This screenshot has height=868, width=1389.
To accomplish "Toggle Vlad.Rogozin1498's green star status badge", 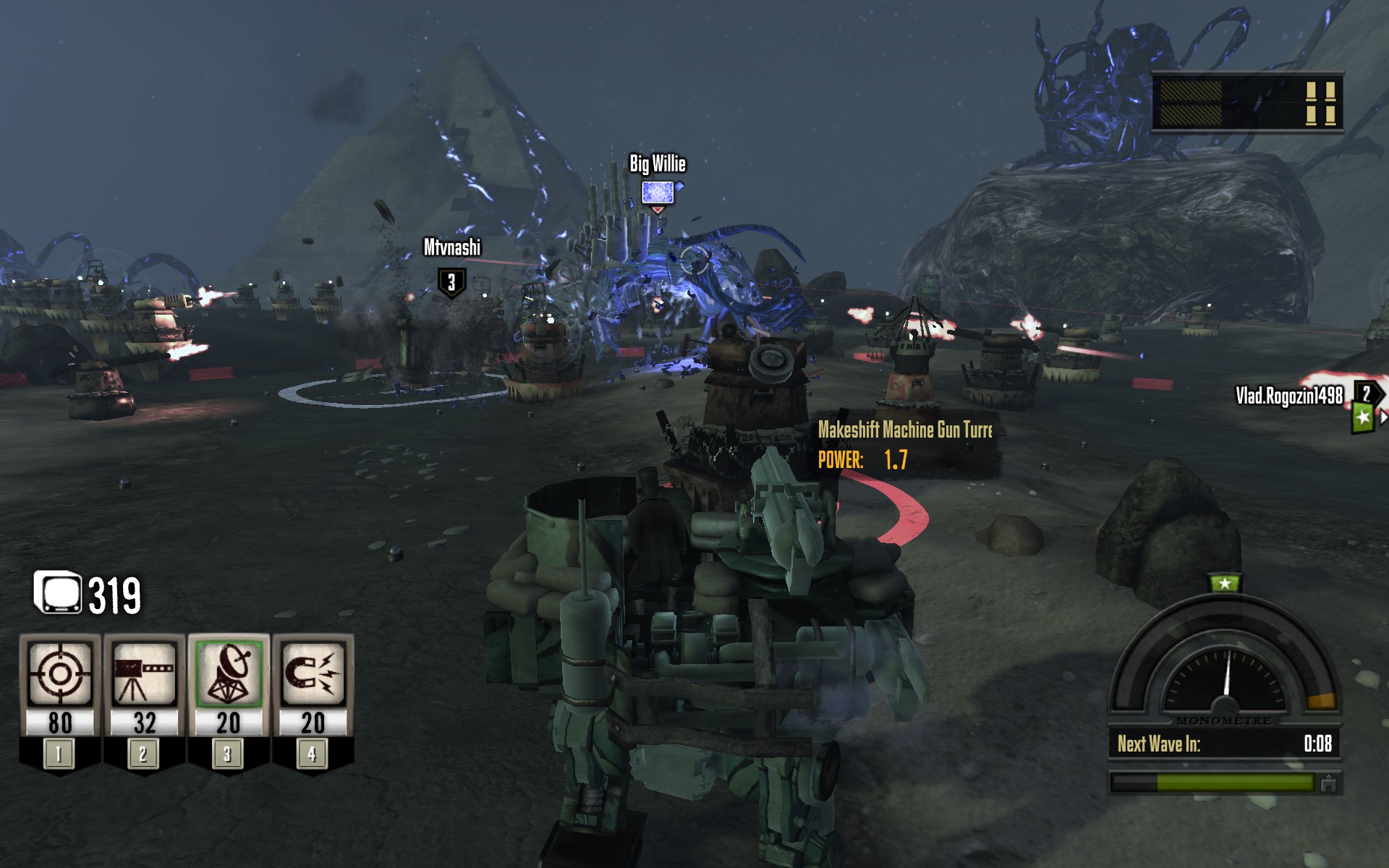I will click(x=1362, y=417).
